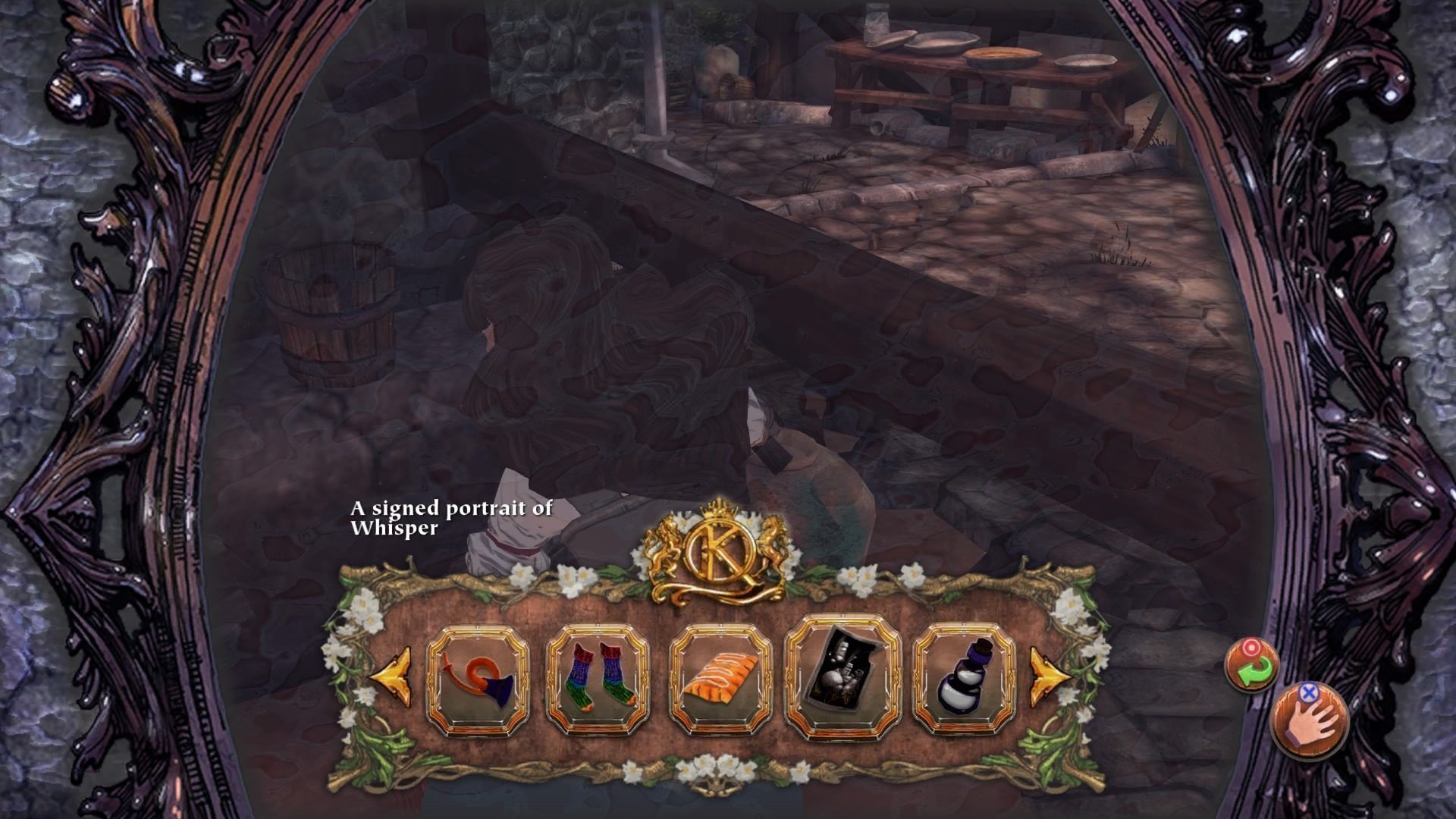The height and width of the screenshot is (819, 1456).
Task: Show previous items with the left gold arrow
Action: (392, 676)
